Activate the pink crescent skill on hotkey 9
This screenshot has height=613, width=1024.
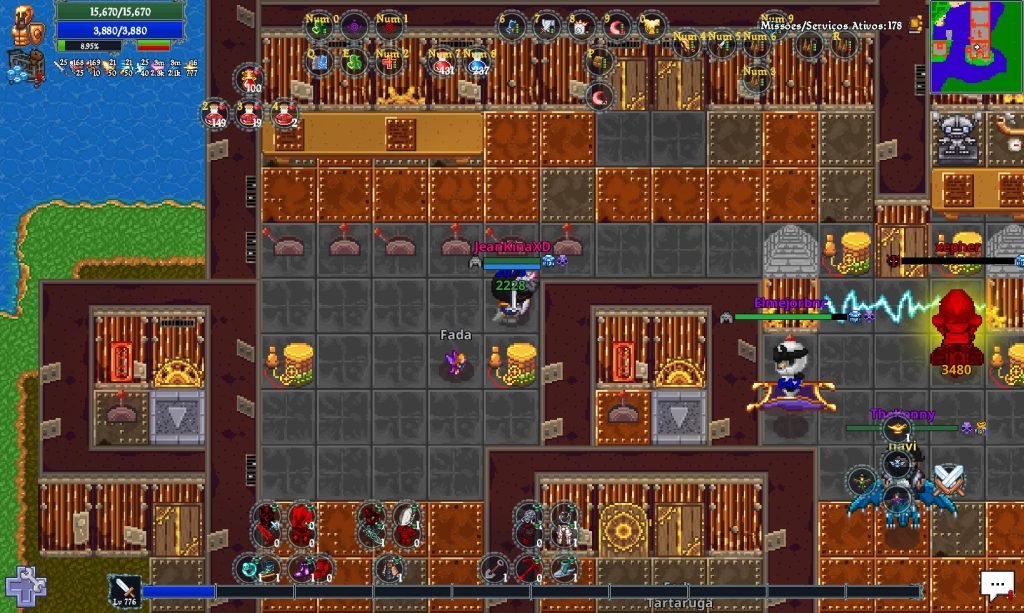618,26
